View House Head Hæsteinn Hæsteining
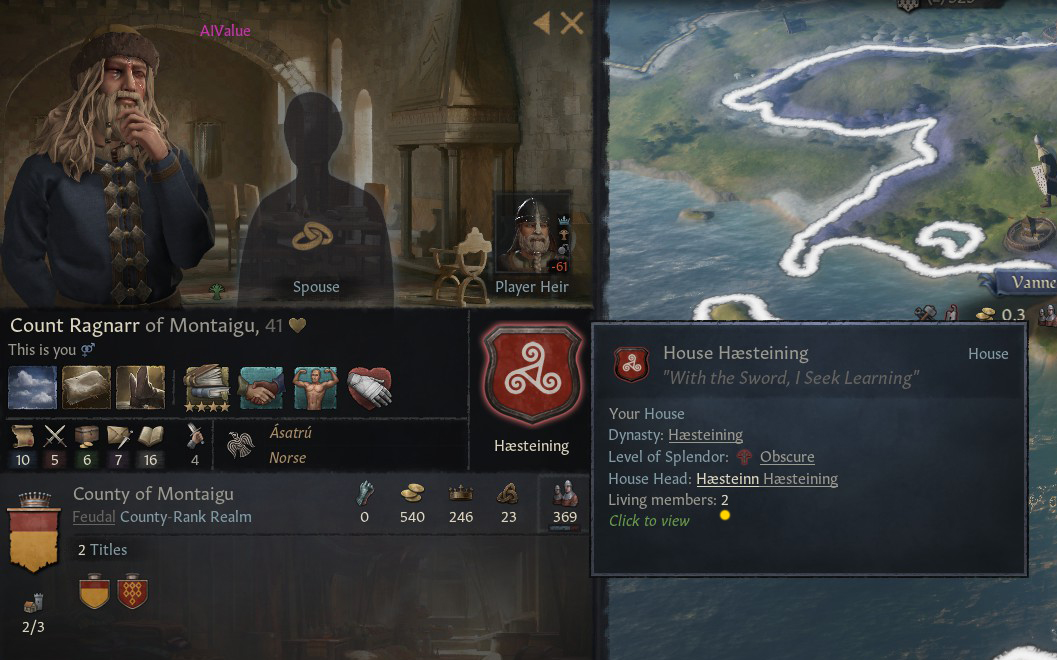The image size is (1057, 660). 767,479
